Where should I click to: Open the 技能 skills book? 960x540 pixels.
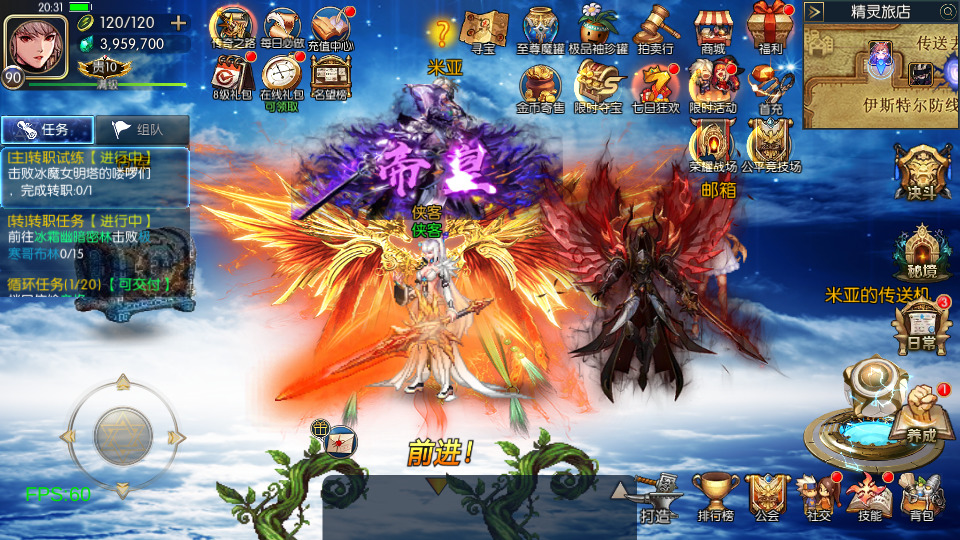[870, 495]
